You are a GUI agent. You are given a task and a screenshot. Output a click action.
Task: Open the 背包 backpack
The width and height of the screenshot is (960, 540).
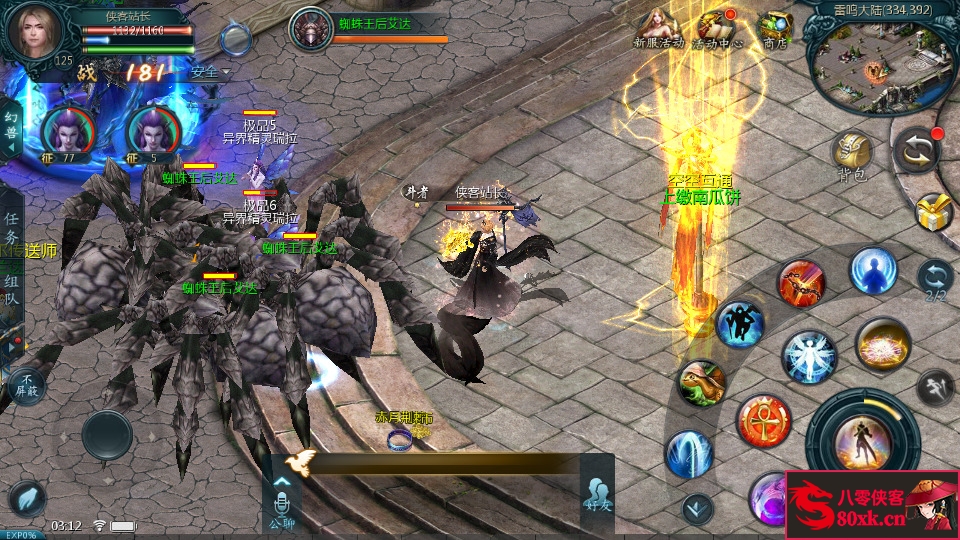point(852,154)
